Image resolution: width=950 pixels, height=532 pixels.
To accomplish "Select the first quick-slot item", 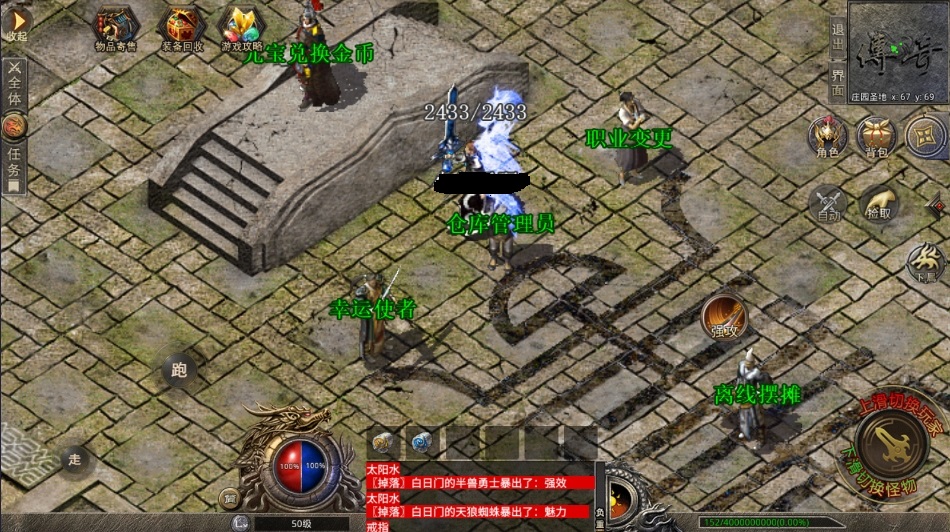I will coord(385,442).
